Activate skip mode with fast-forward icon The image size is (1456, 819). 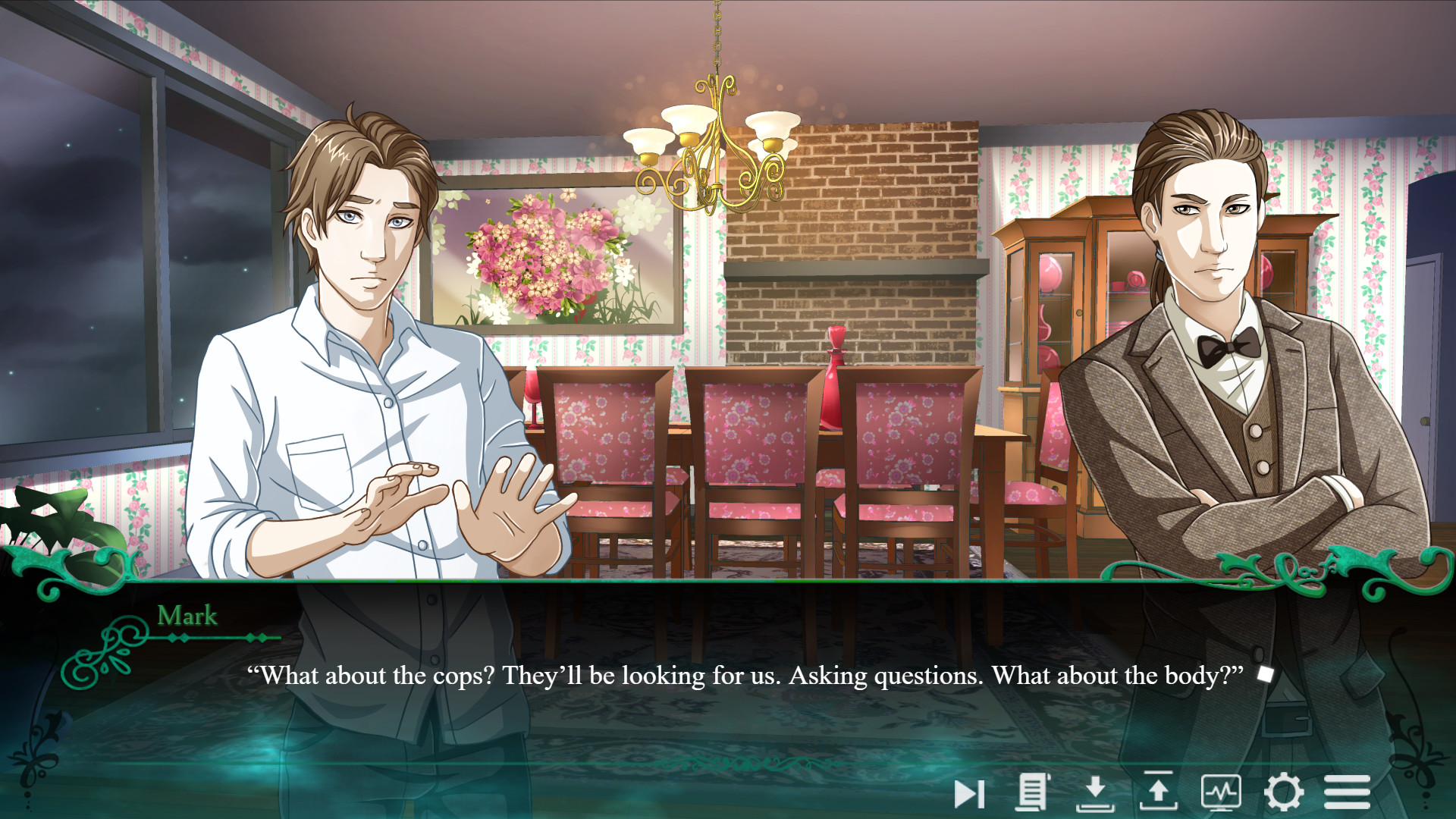click(x=969, y=793)
